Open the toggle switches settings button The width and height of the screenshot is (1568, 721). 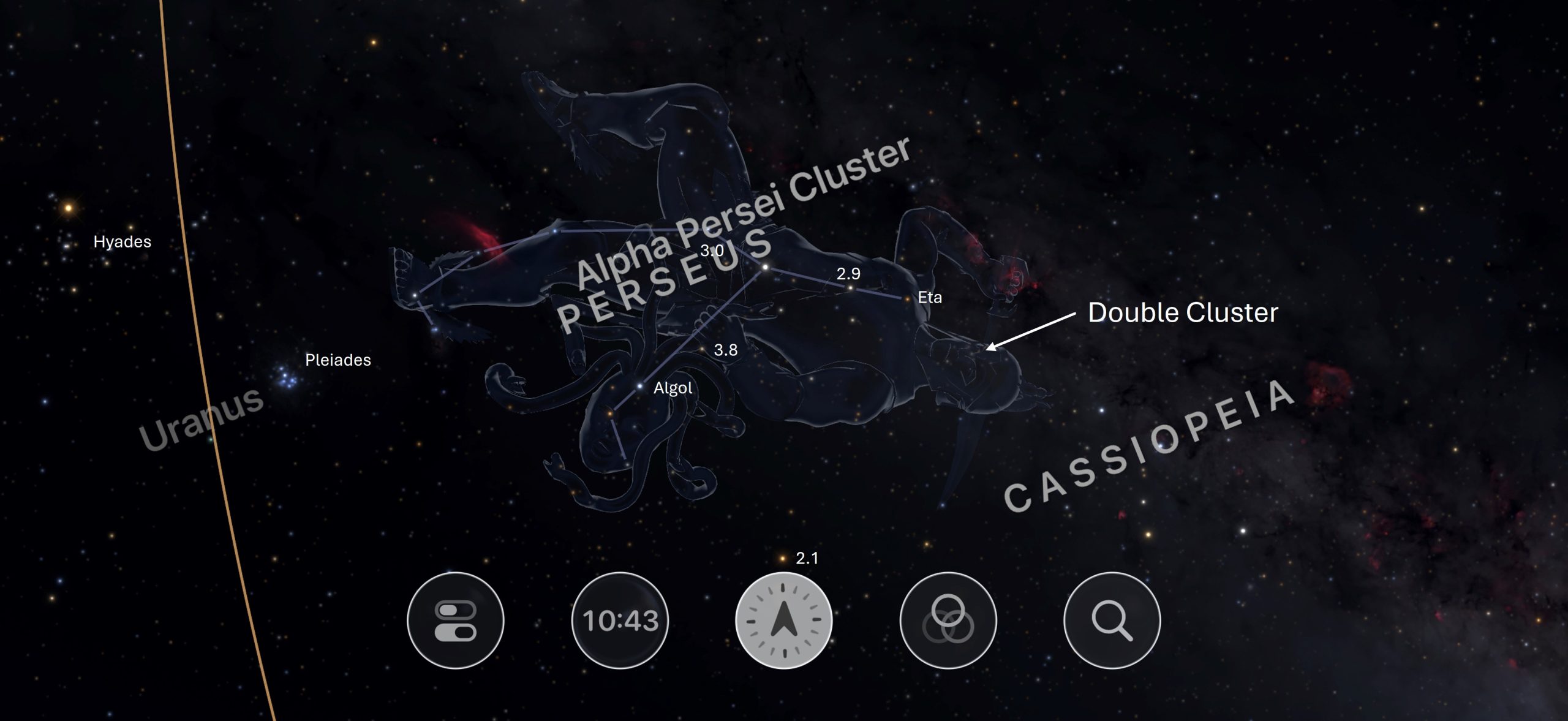point(455,620)
